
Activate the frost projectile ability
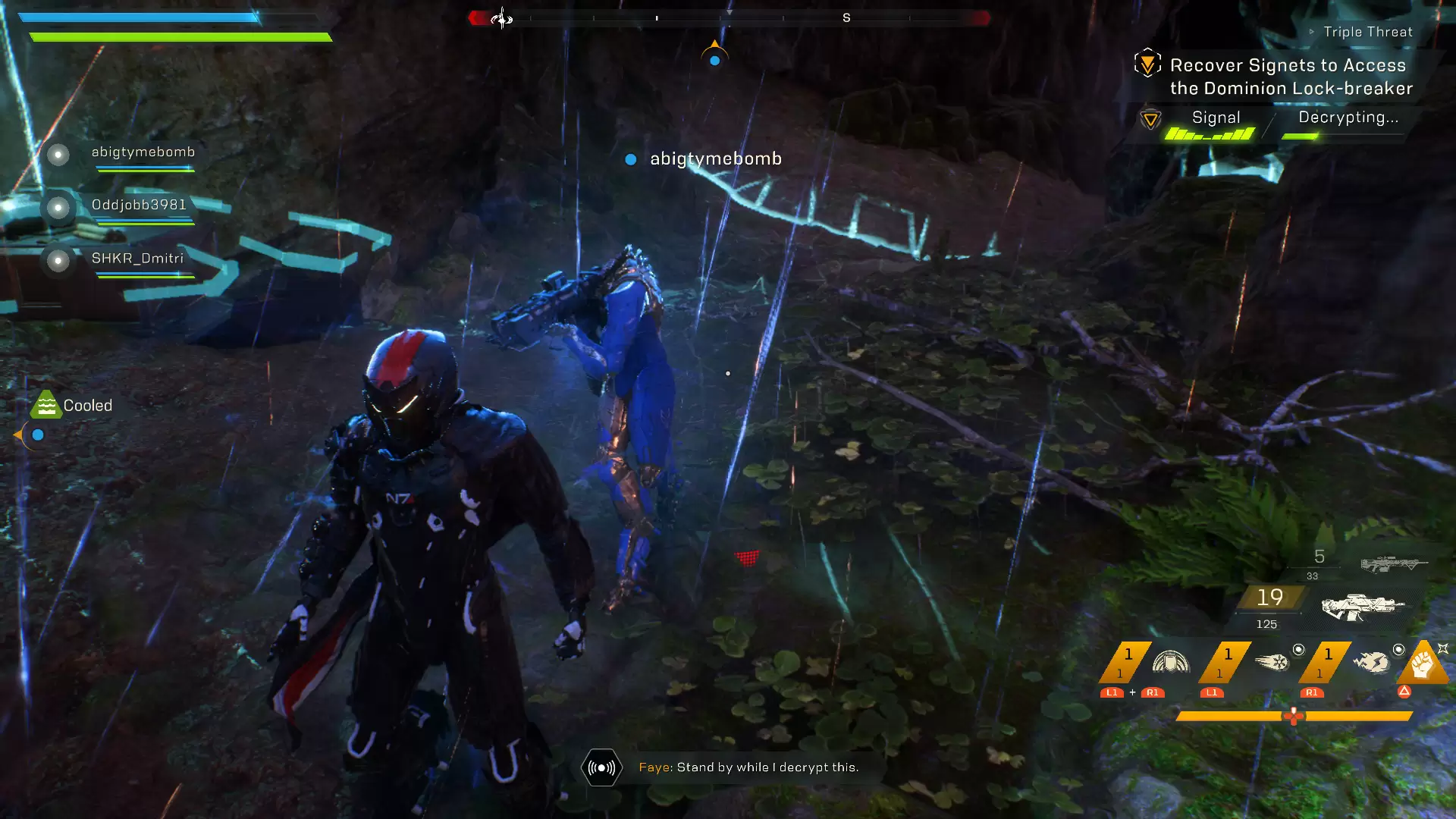1272,662
